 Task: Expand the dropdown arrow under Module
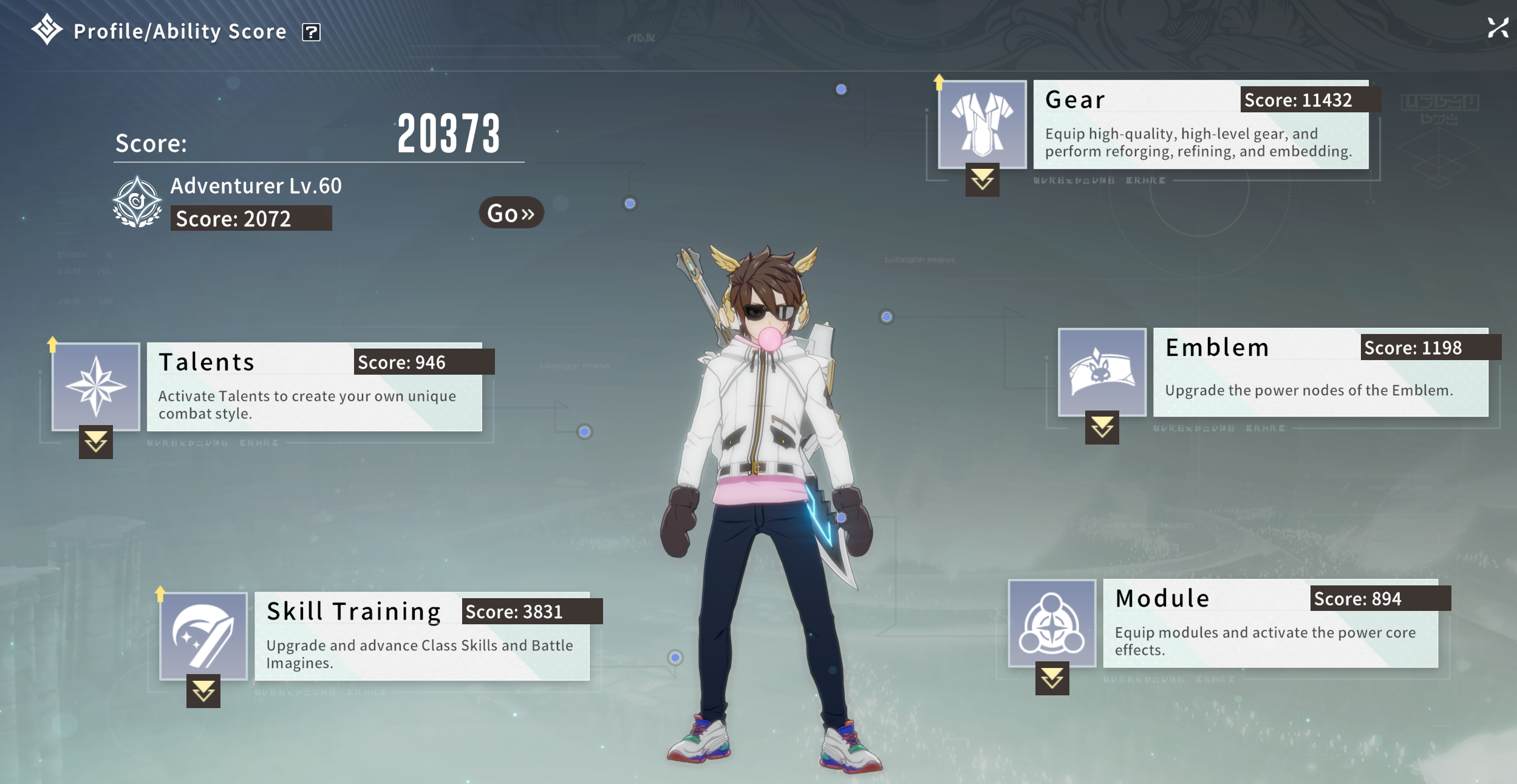click(x=1052, y=678)
